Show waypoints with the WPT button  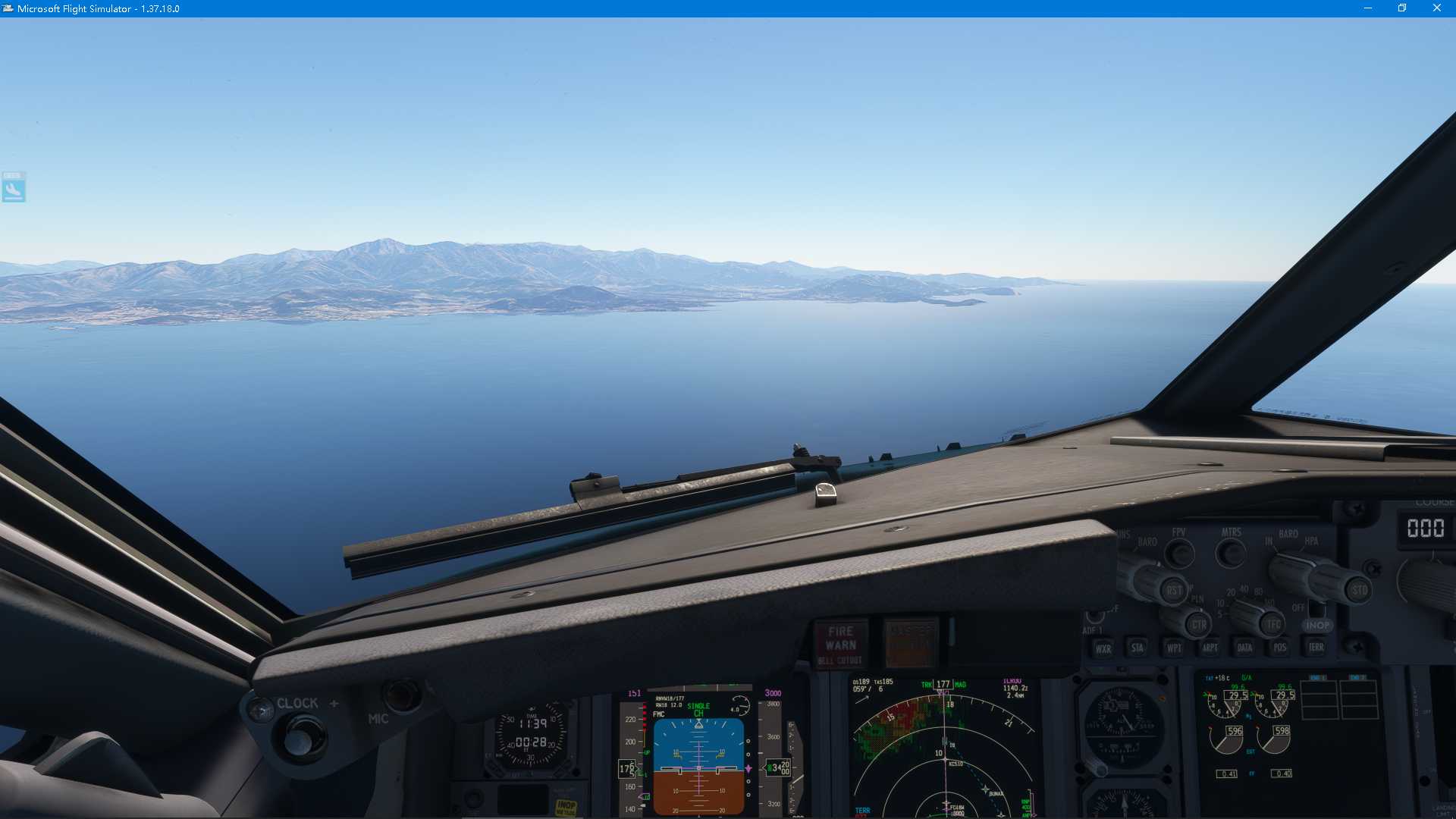pos(1172,648)
